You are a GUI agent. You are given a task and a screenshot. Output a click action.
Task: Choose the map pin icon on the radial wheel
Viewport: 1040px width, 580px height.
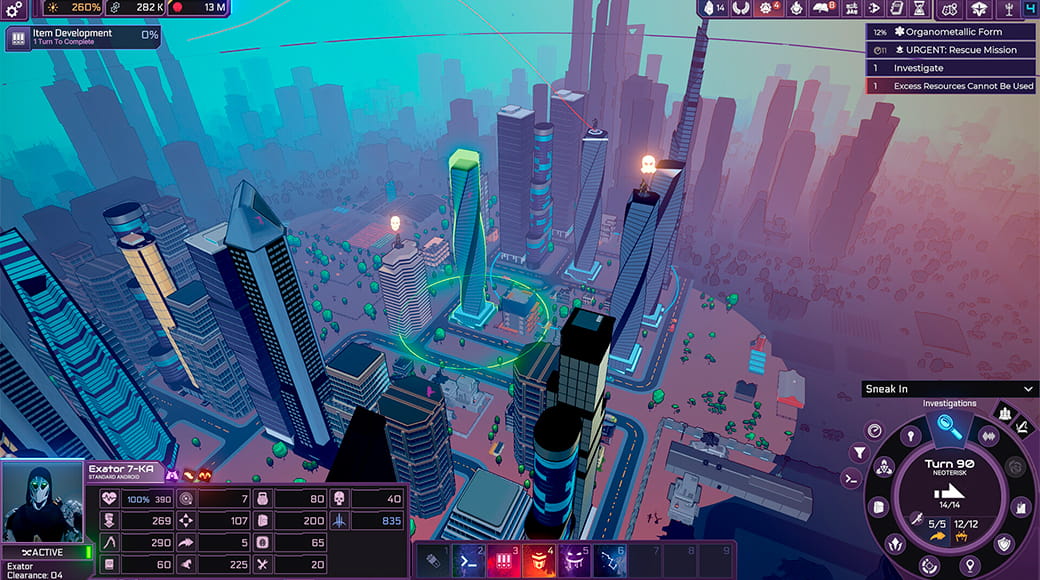tap(968, 566)
